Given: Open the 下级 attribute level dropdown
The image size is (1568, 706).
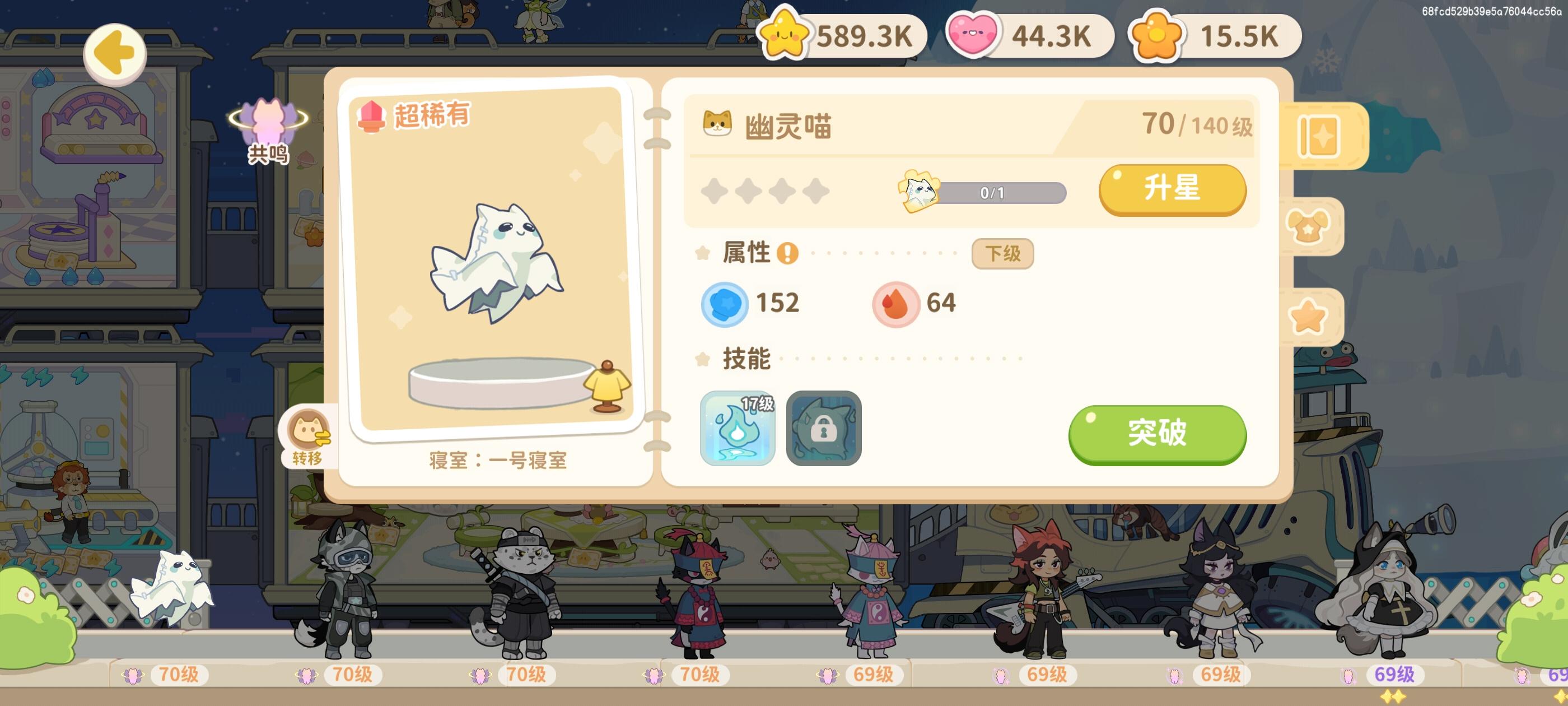Looking at the screenshot, I should (1002, 253).
